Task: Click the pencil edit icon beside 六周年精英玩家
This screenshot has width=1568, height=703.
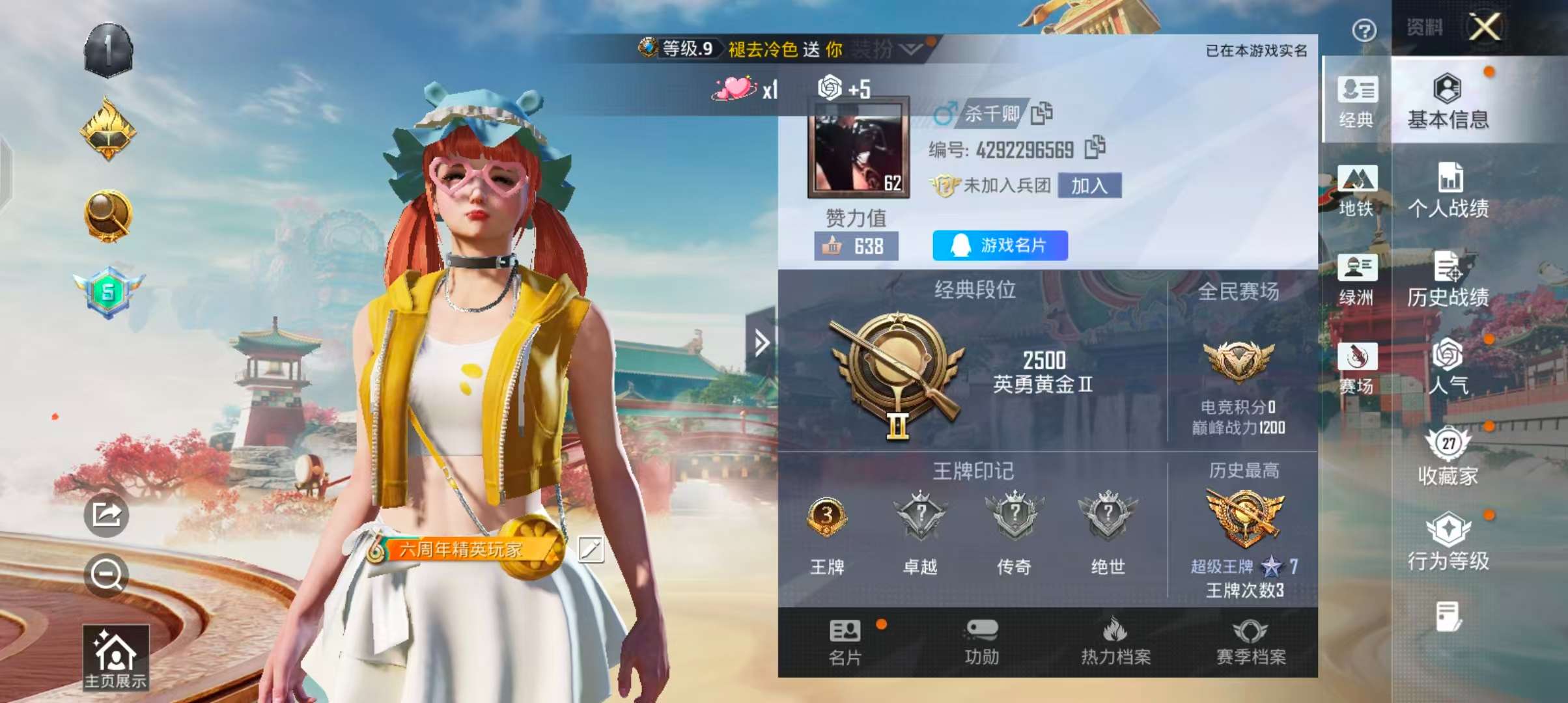Action: coord(591,548)
